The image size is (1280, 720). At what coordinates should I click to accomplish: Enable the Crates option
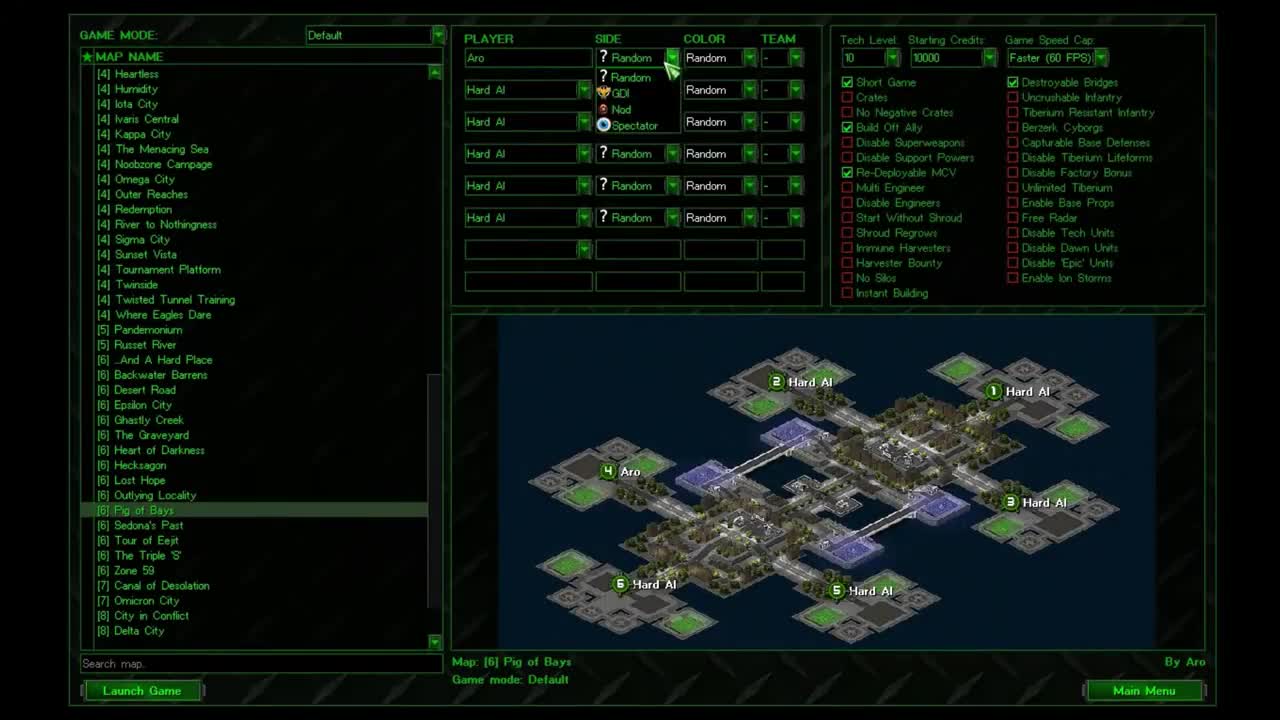pyautogui.click(x=847, y=97)
